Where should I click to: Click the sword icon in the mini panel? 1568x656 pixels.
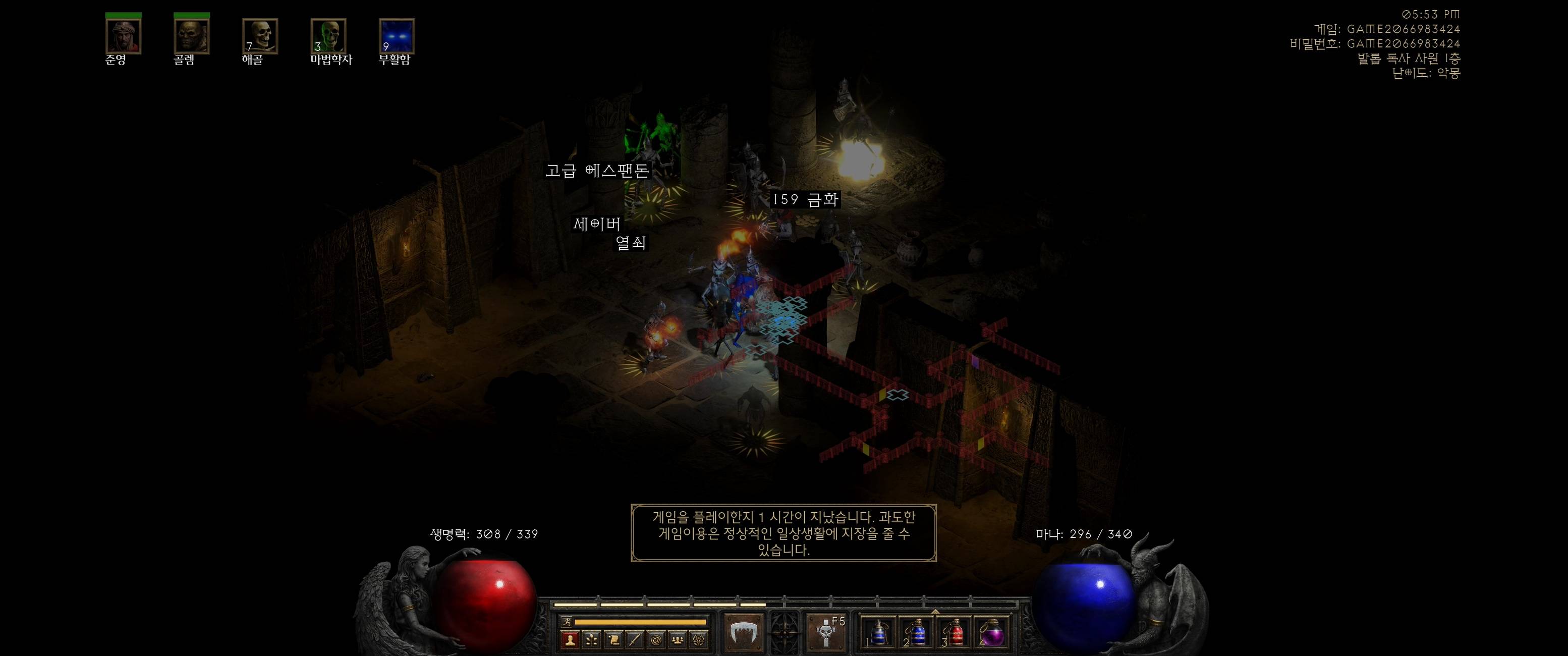(x=635, y=639)
